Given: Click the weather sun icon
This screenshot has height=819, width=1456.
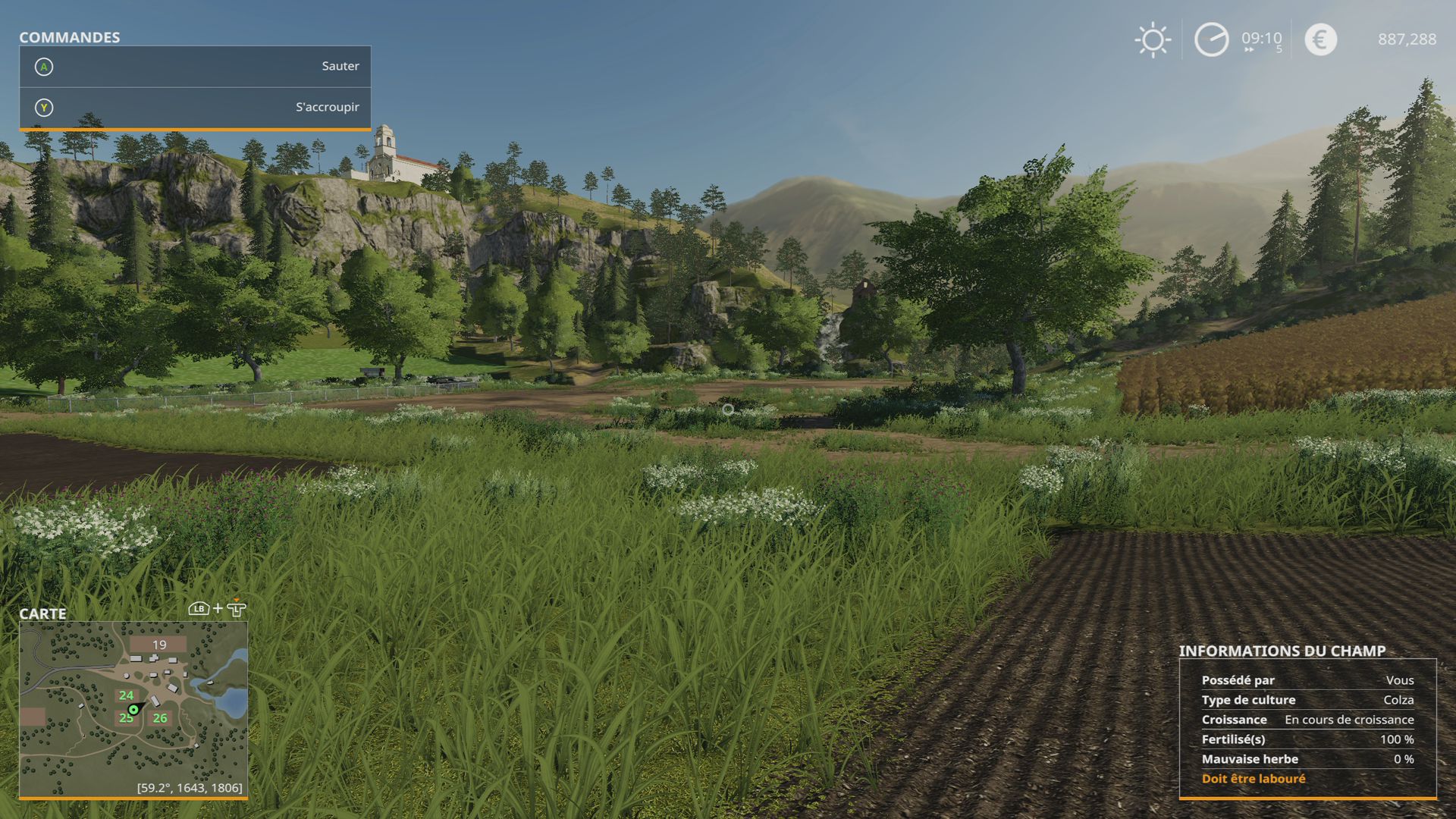Looking at the screenshot, I should (x=1151, y=39).
